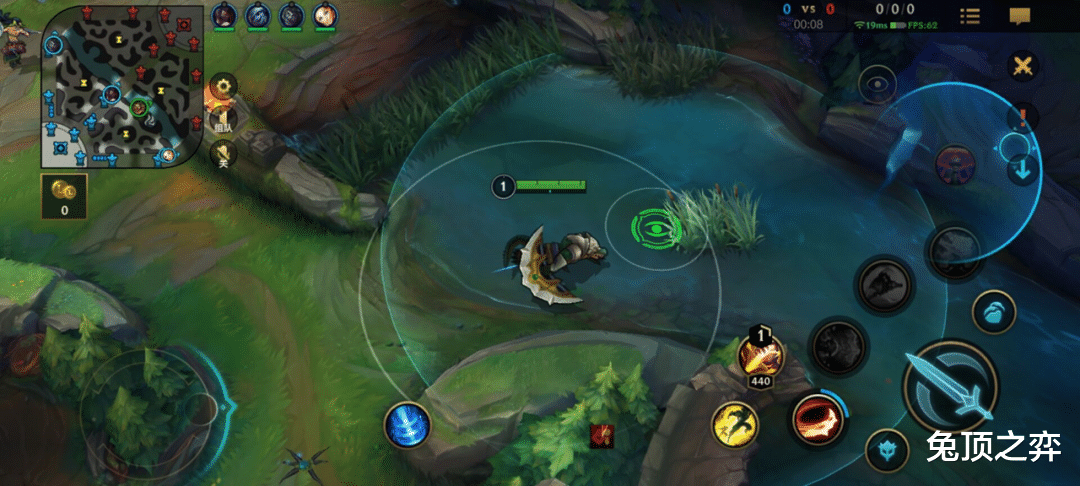
Task: Select the first ally portrait at top
Action: click(224, 15)
